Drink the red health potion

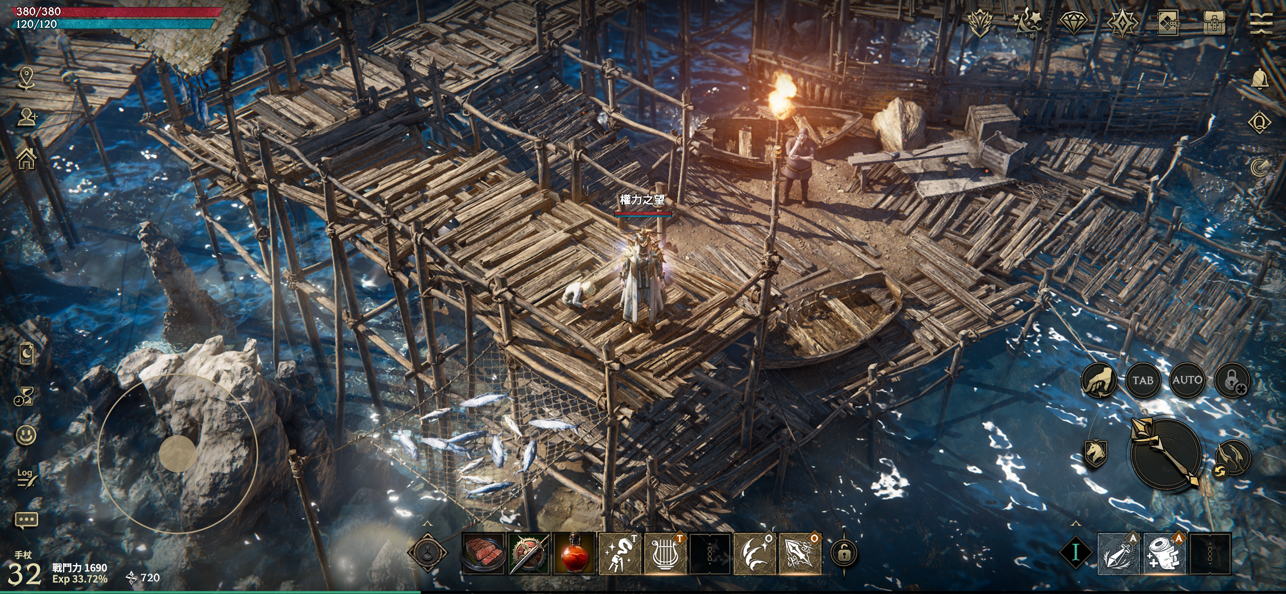pos(574,554)
